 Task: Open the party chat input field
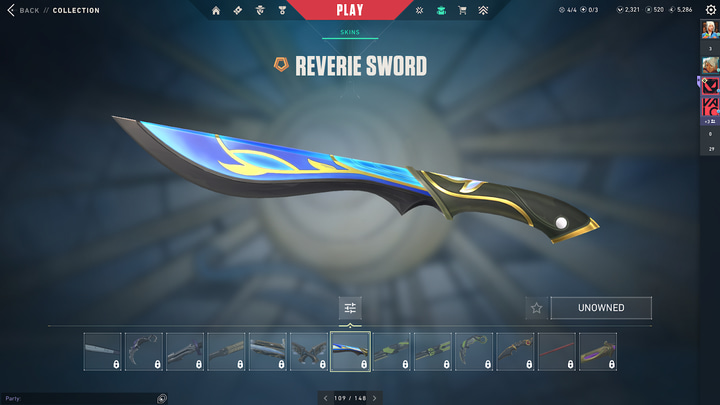pos(80,398)
